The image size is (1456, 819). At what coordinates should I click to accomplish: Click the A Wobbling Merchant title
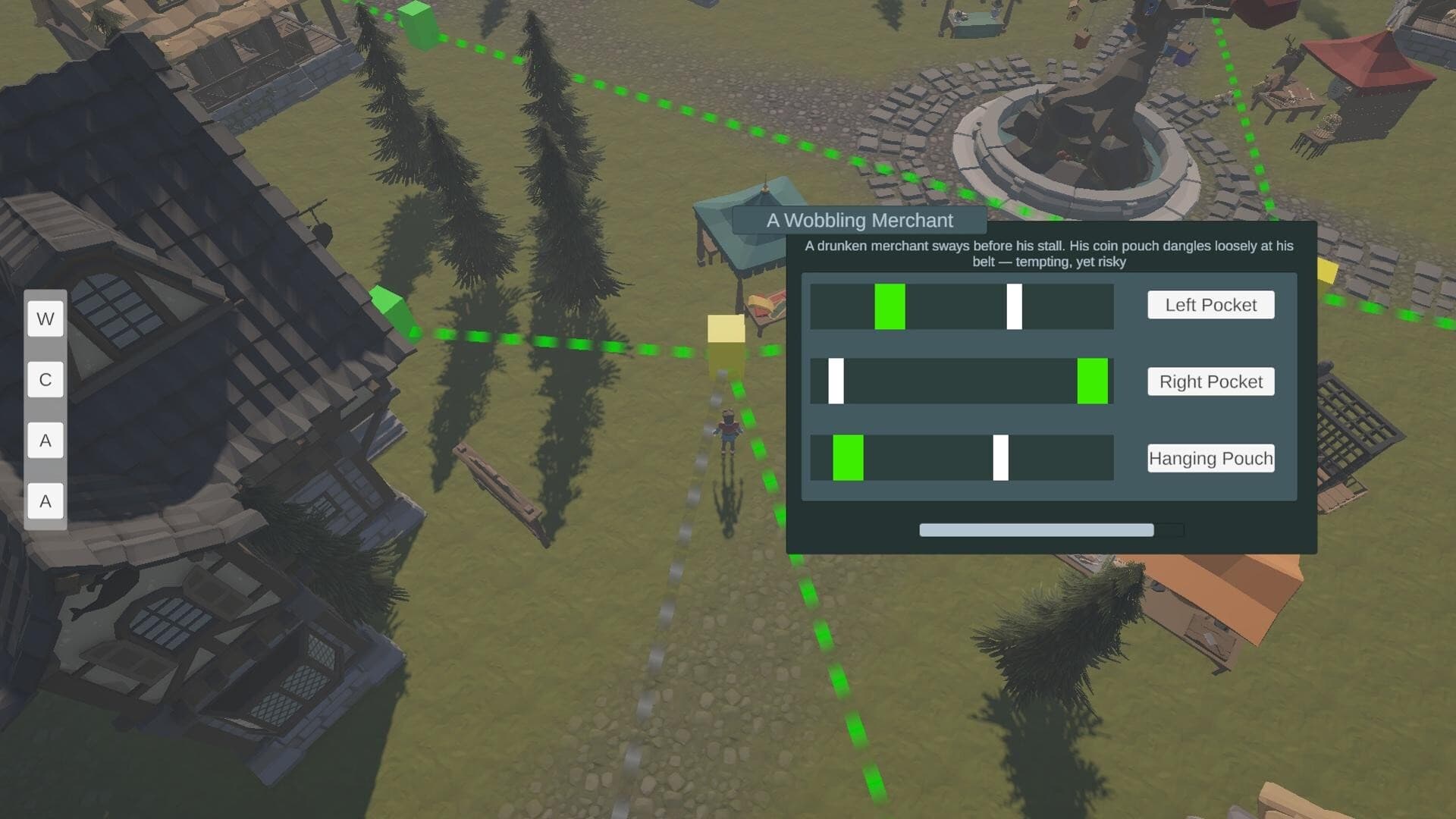click(x=859, y=221)
